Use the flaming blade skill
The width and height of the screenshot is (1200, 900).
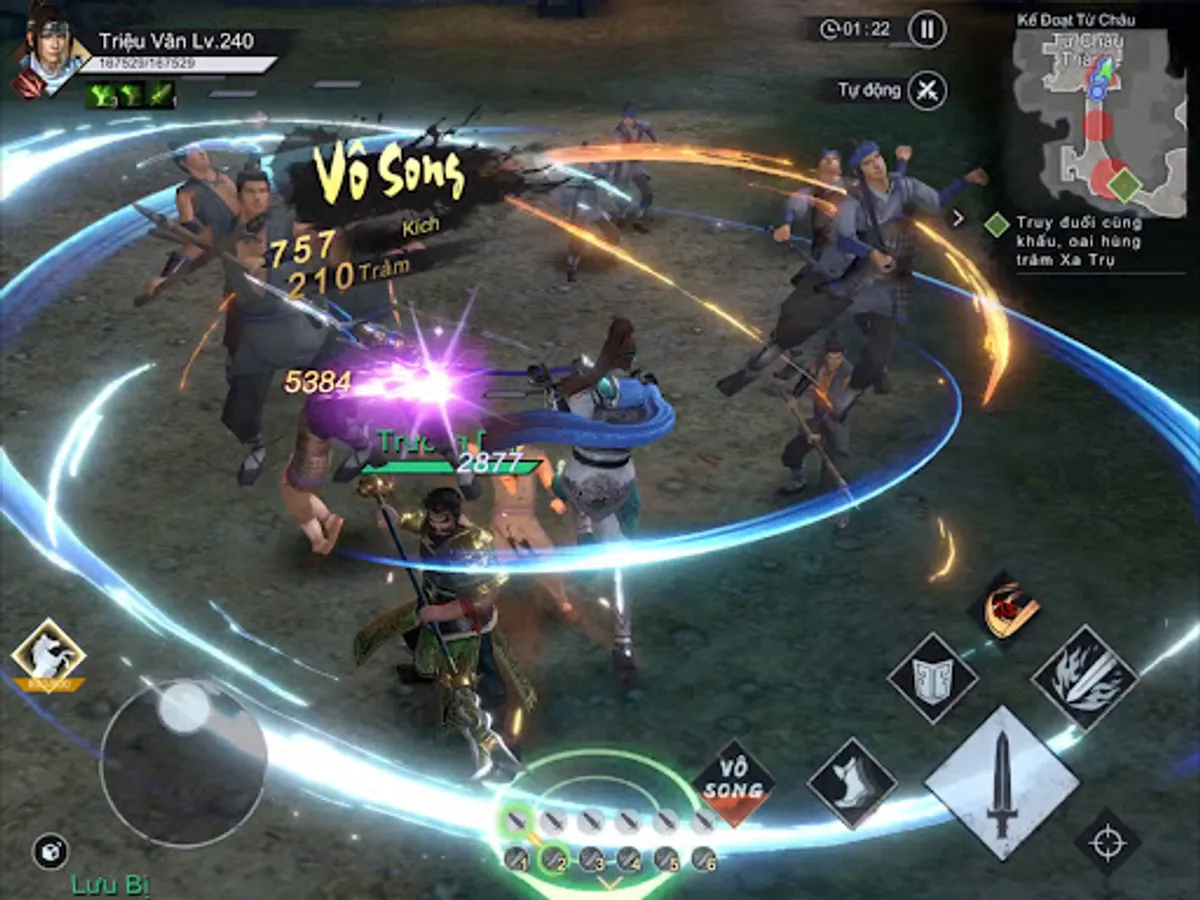click(x=1084, y=676)
